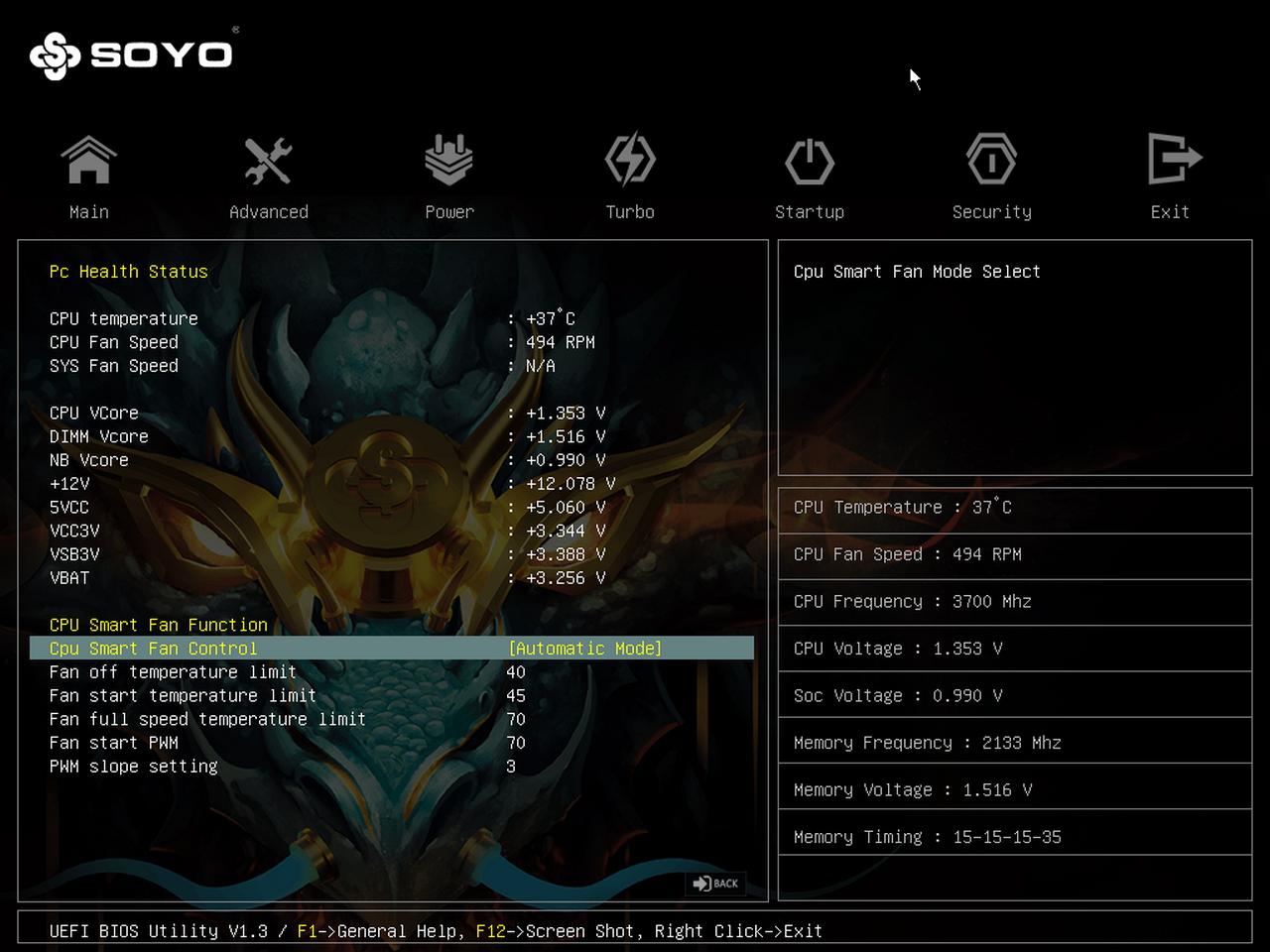Select the Fan off temperature limit value

[x=516, y=671]
